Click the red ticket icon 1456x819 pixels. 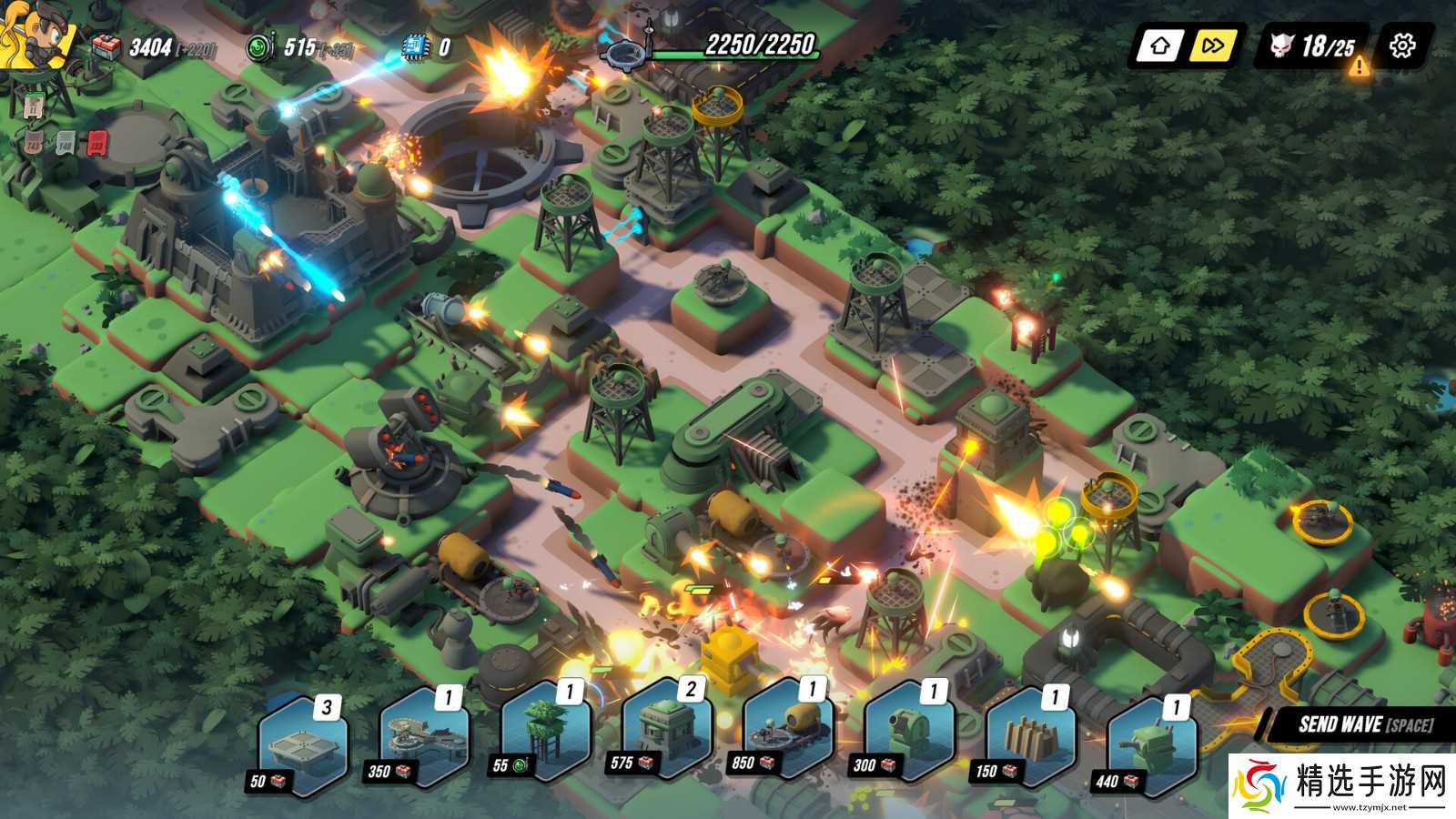click(96, 143)
